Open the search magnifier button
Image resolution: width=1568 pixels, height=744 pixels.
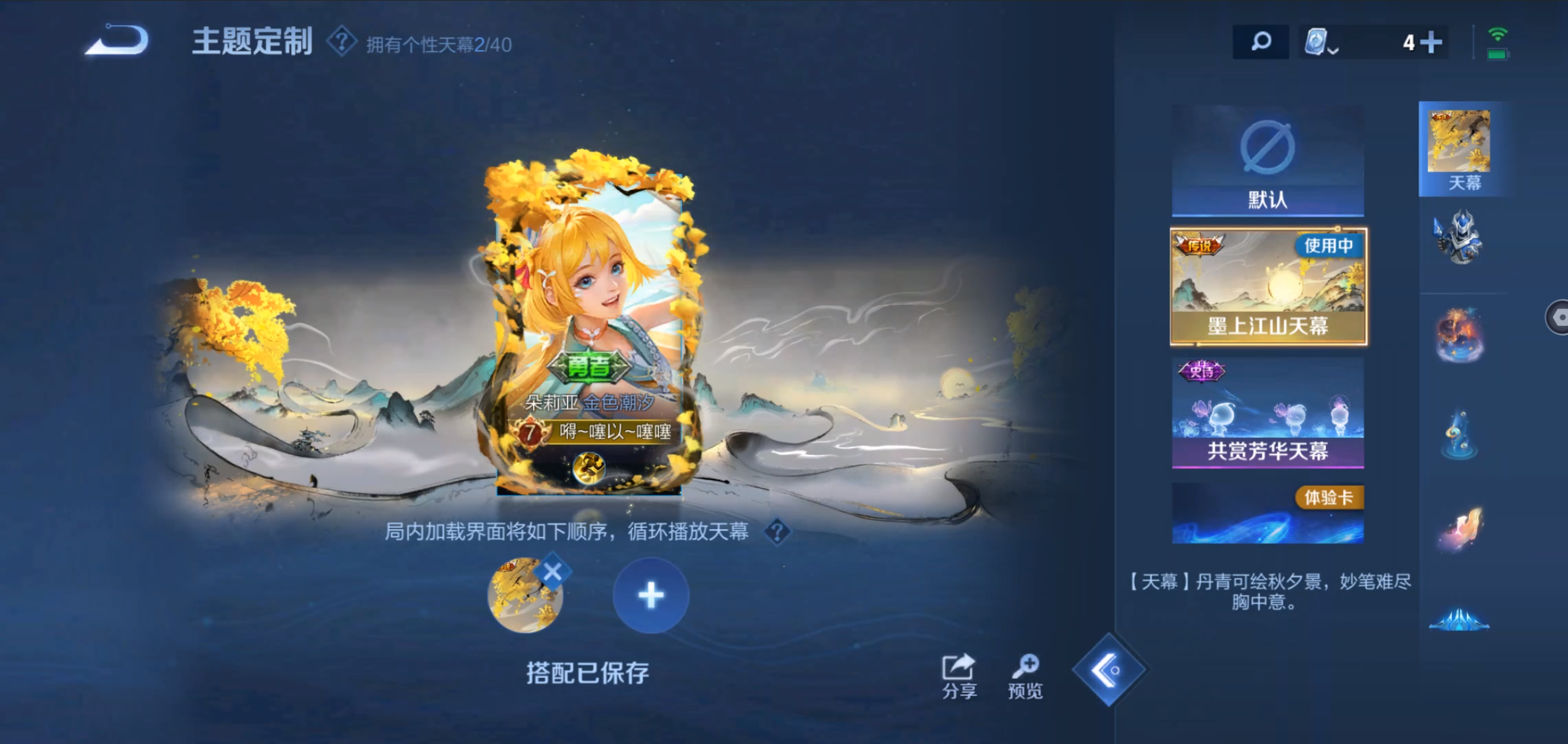(1260, 42)
